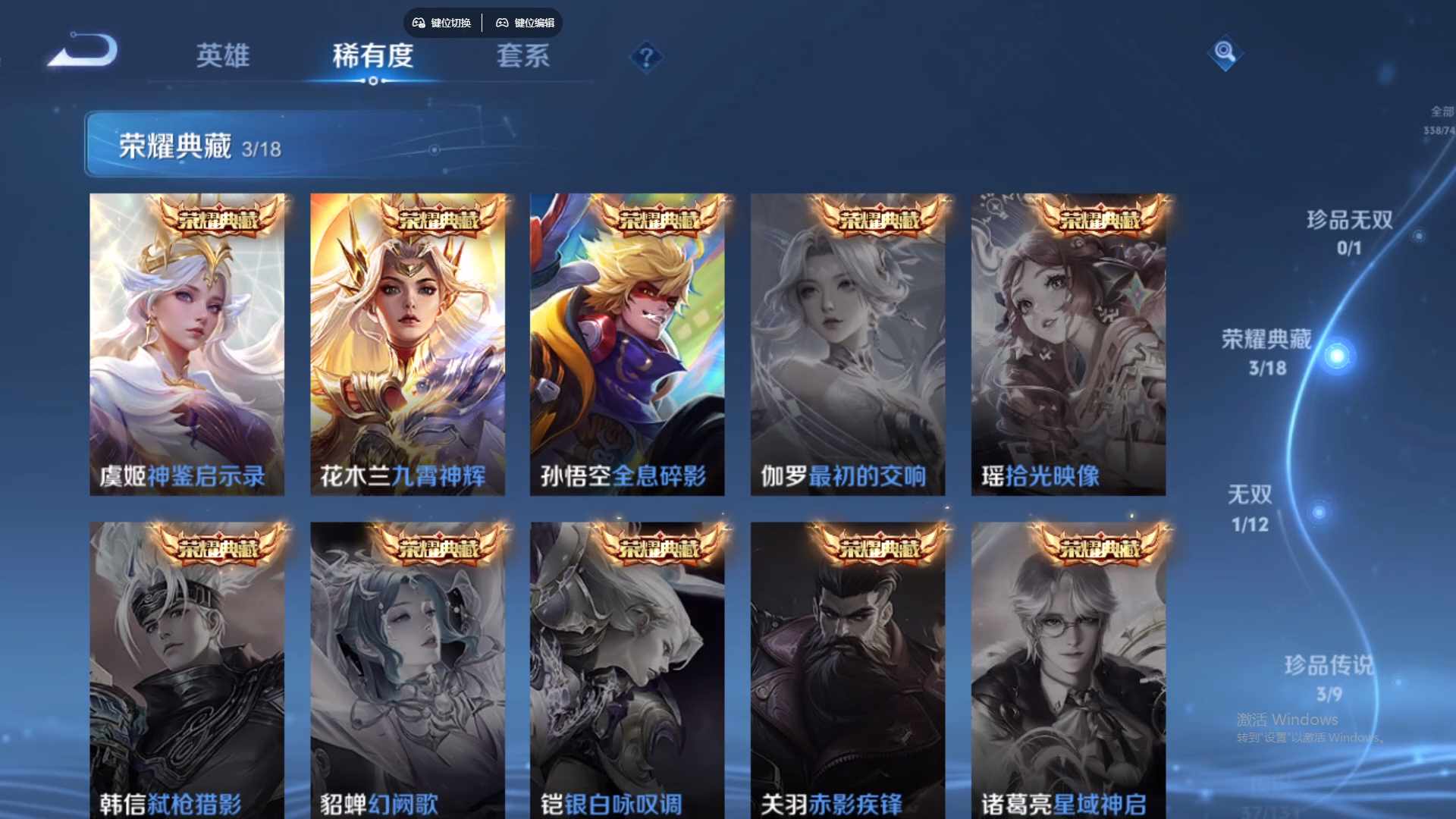View the 伽罗 最初的交响 skin card
Viewport: 1456px width, 819px height.
click(848, 345)
